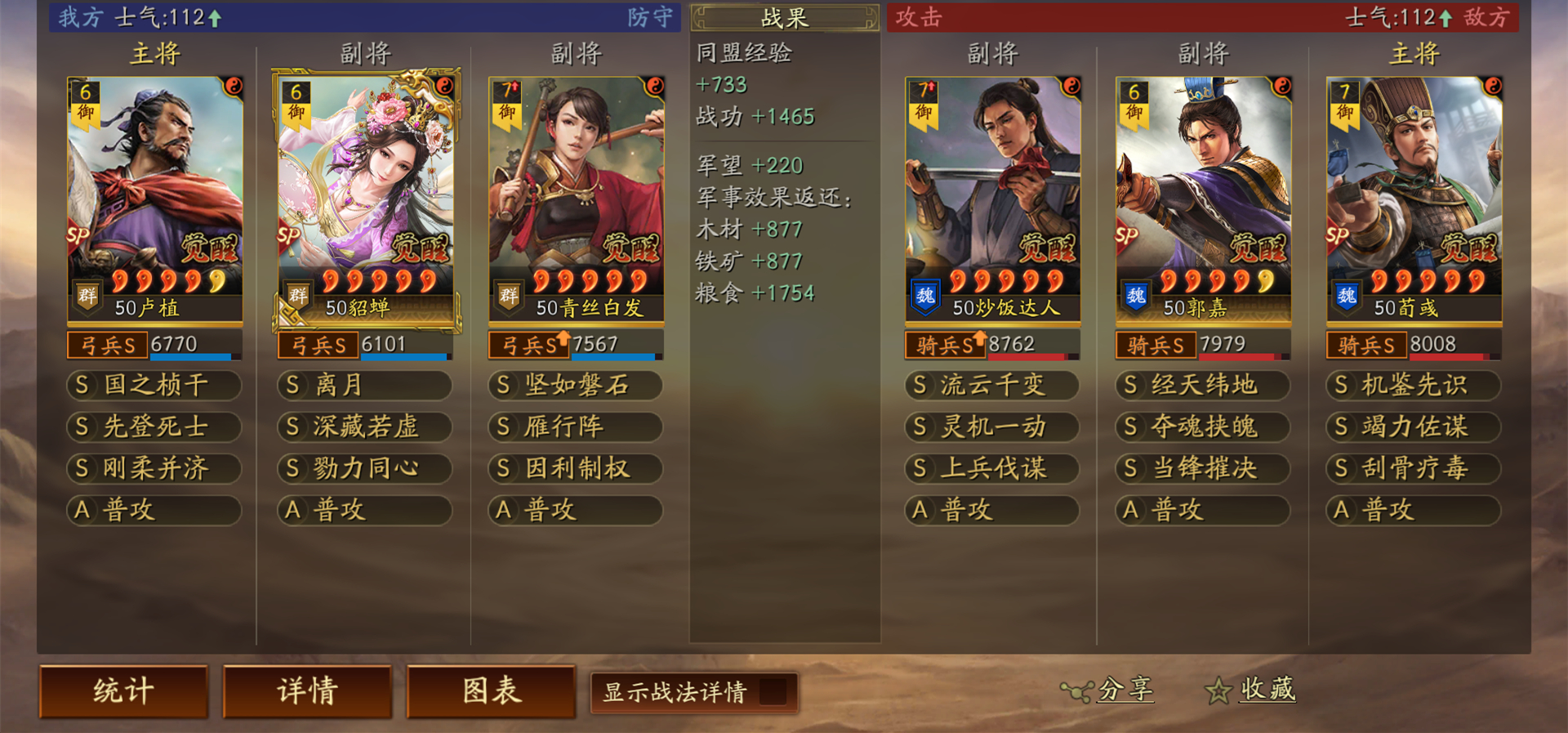Click the 骑兵S badge under 荀彧
The height and width of the screenshot is (733, 1568).
1368,344
